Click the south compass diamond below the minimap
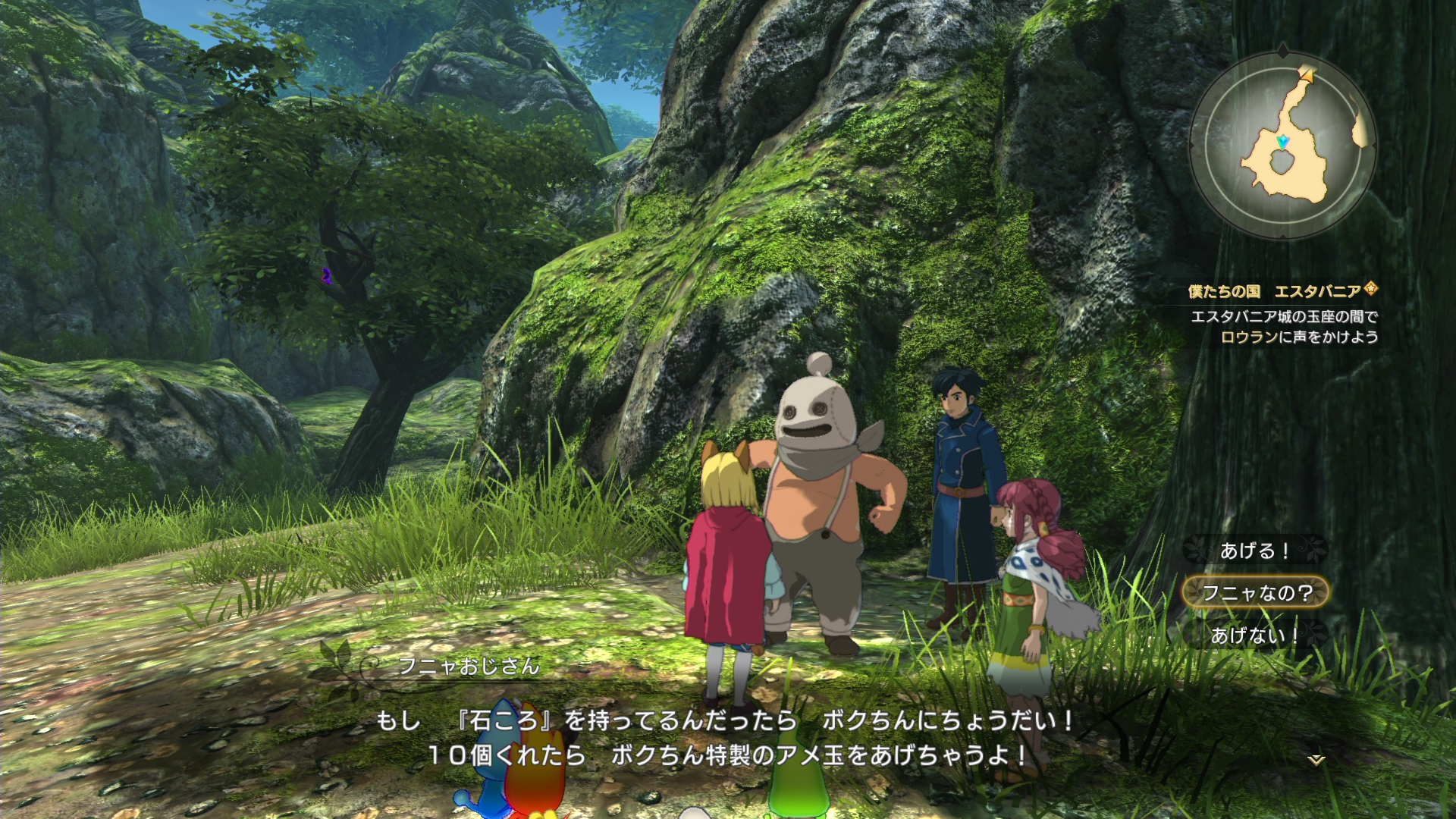1456x819 pixels. coord(1283,237)
